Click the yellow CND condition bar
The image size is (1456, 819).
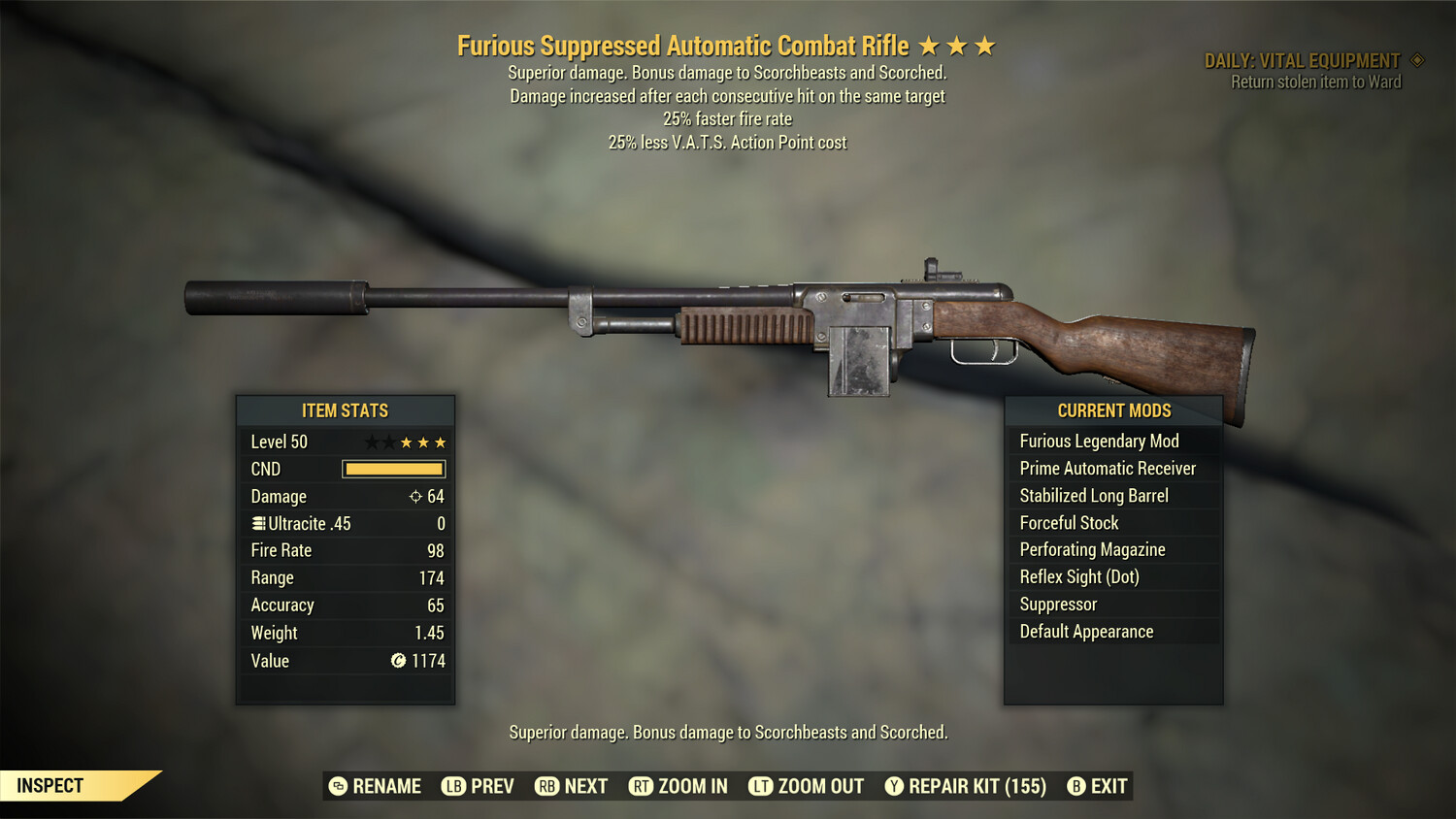[x=393, y=469]
